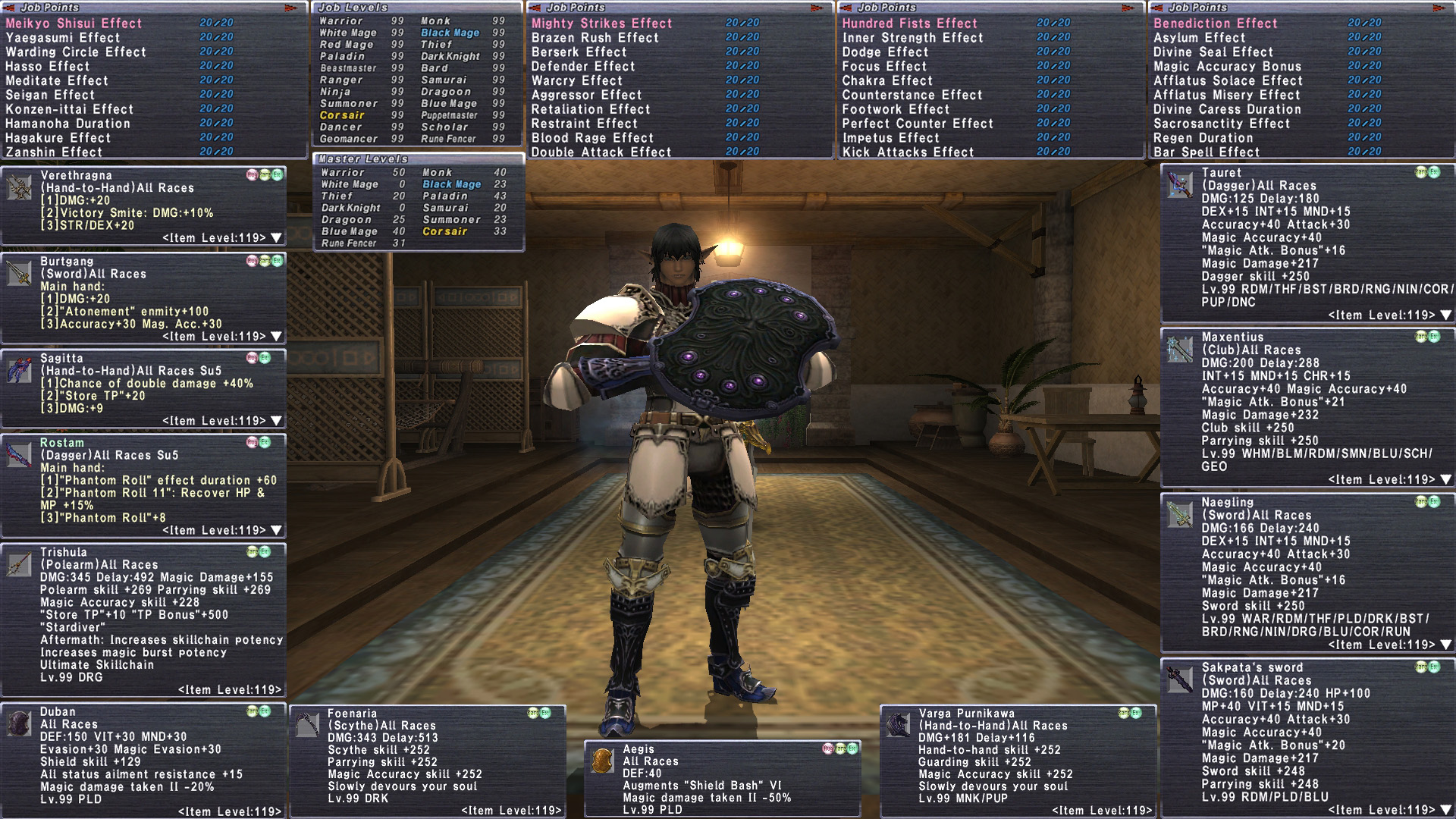Select Geomancer in the Job Levels list

pos(348,139)
